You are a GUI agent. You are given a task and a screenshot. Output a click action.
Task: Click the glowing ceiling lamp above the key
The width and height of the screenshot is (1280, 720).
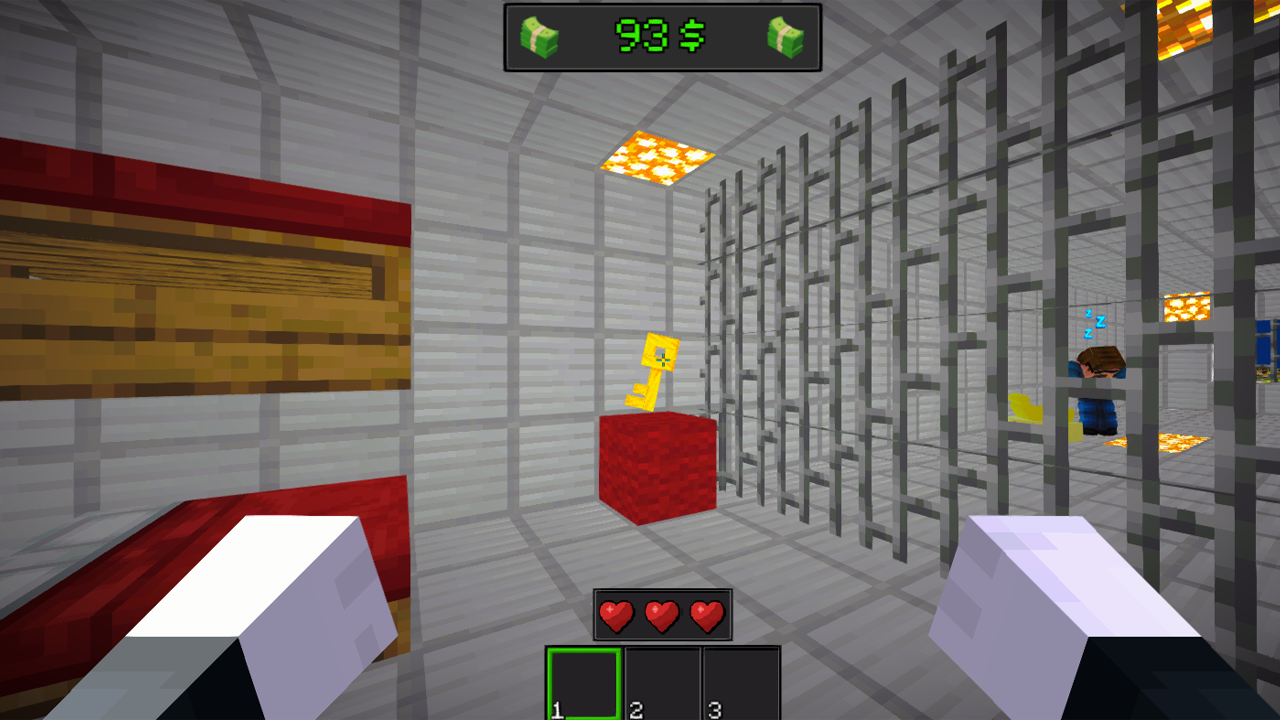(x=655, y=157)
